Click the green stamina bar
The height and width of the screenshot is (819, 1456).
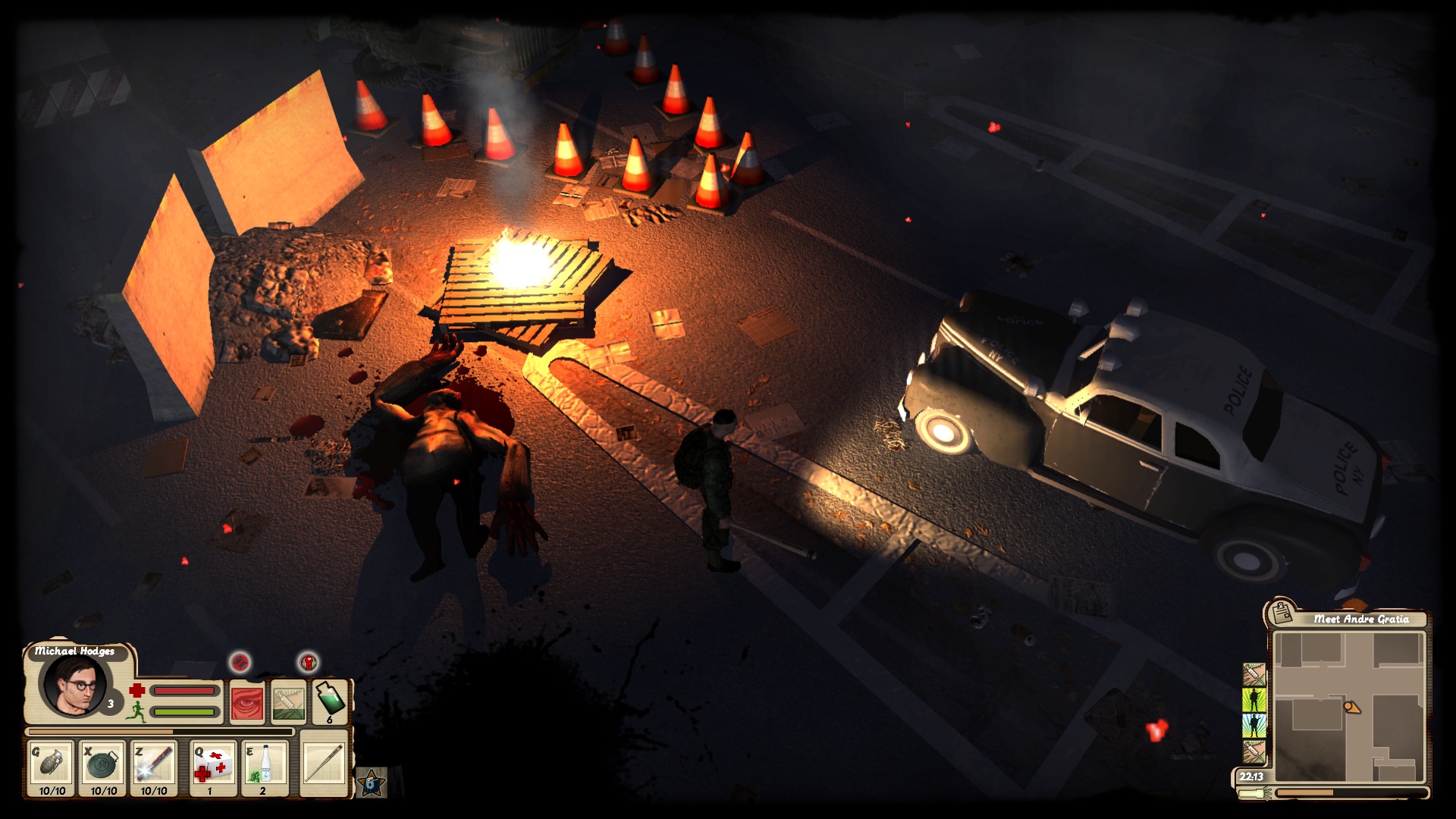point(183,712)
